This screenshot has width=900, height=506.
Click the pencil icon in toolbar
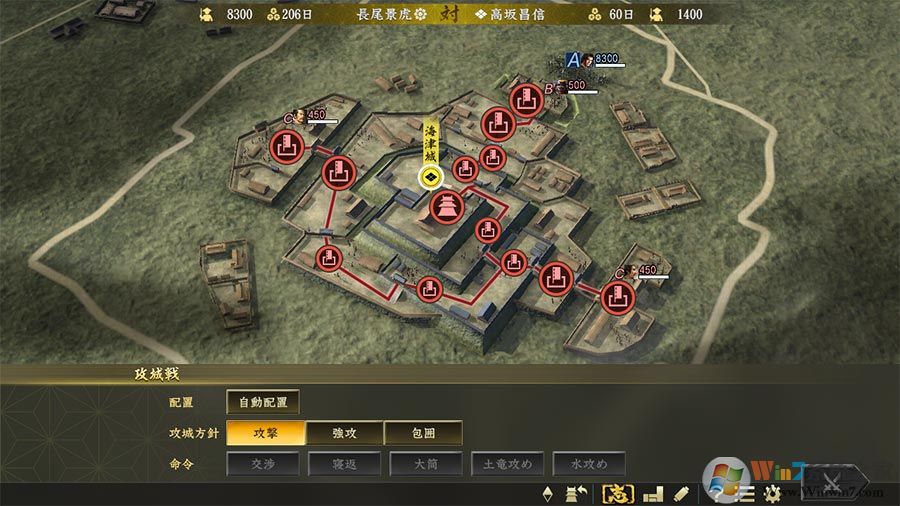681,493
